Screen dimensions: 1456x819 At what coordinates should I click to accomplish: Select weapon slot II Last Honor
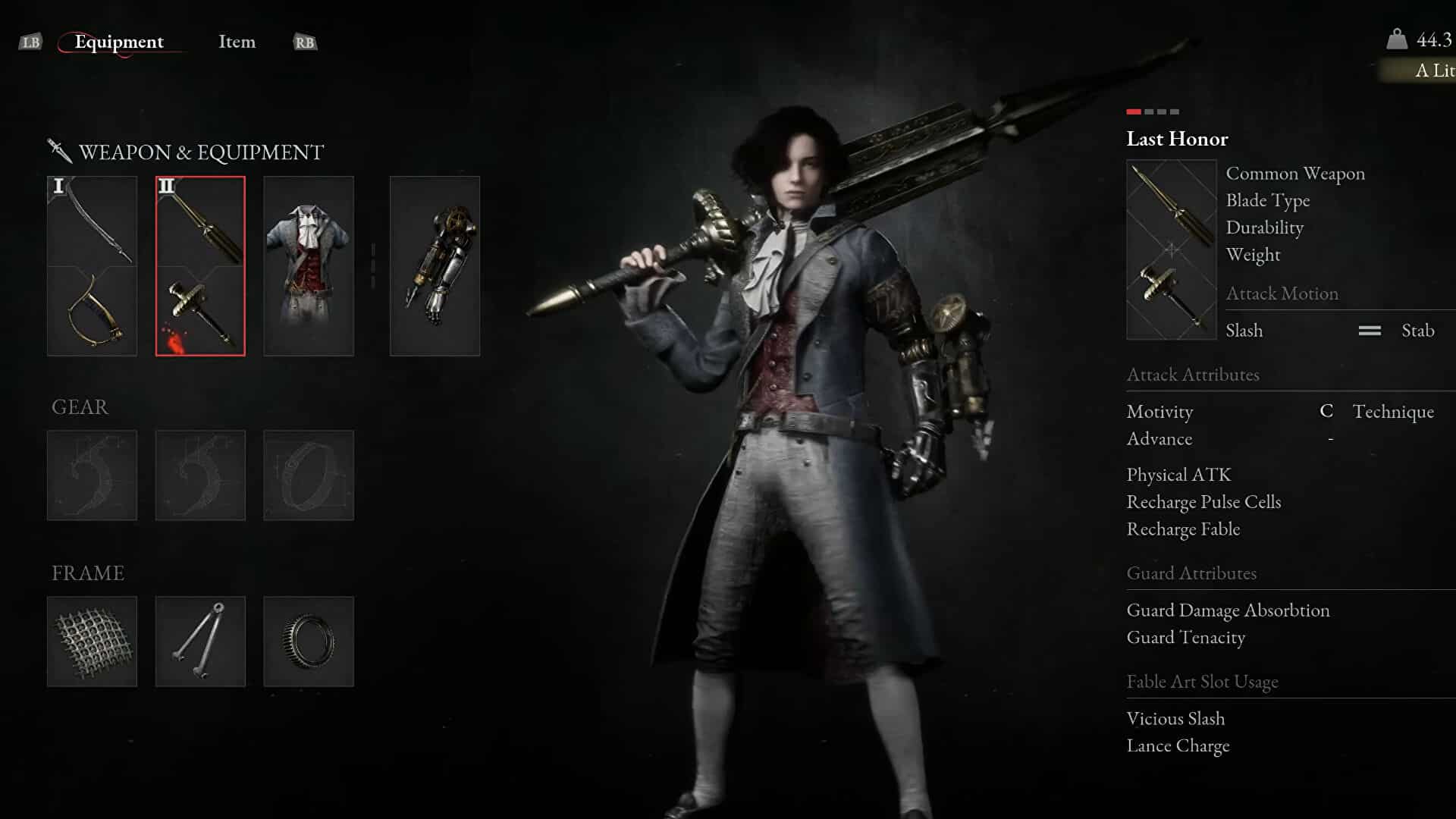click(200, 265)
